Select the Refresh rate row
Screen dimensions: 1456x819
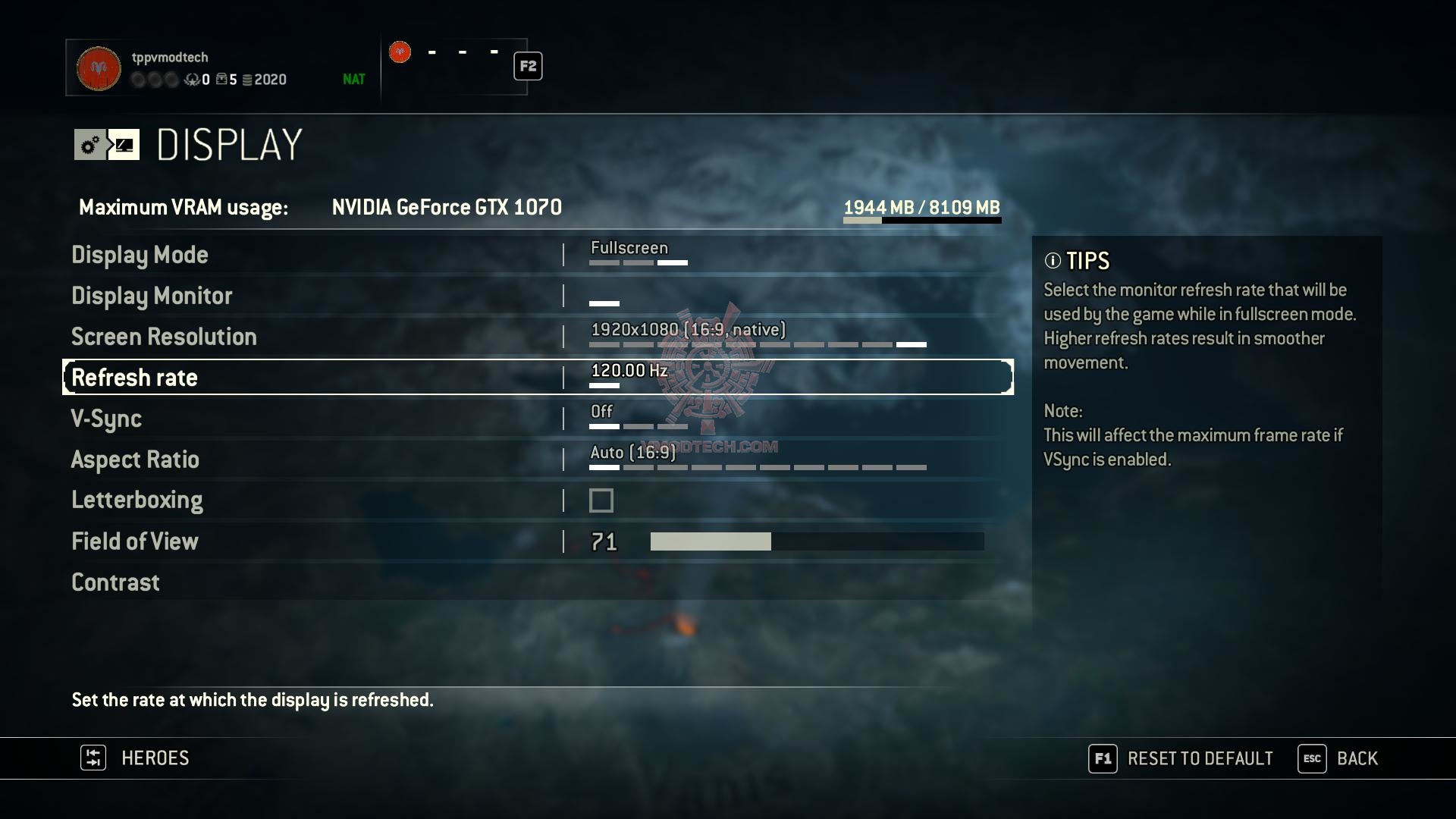point(134,378)
